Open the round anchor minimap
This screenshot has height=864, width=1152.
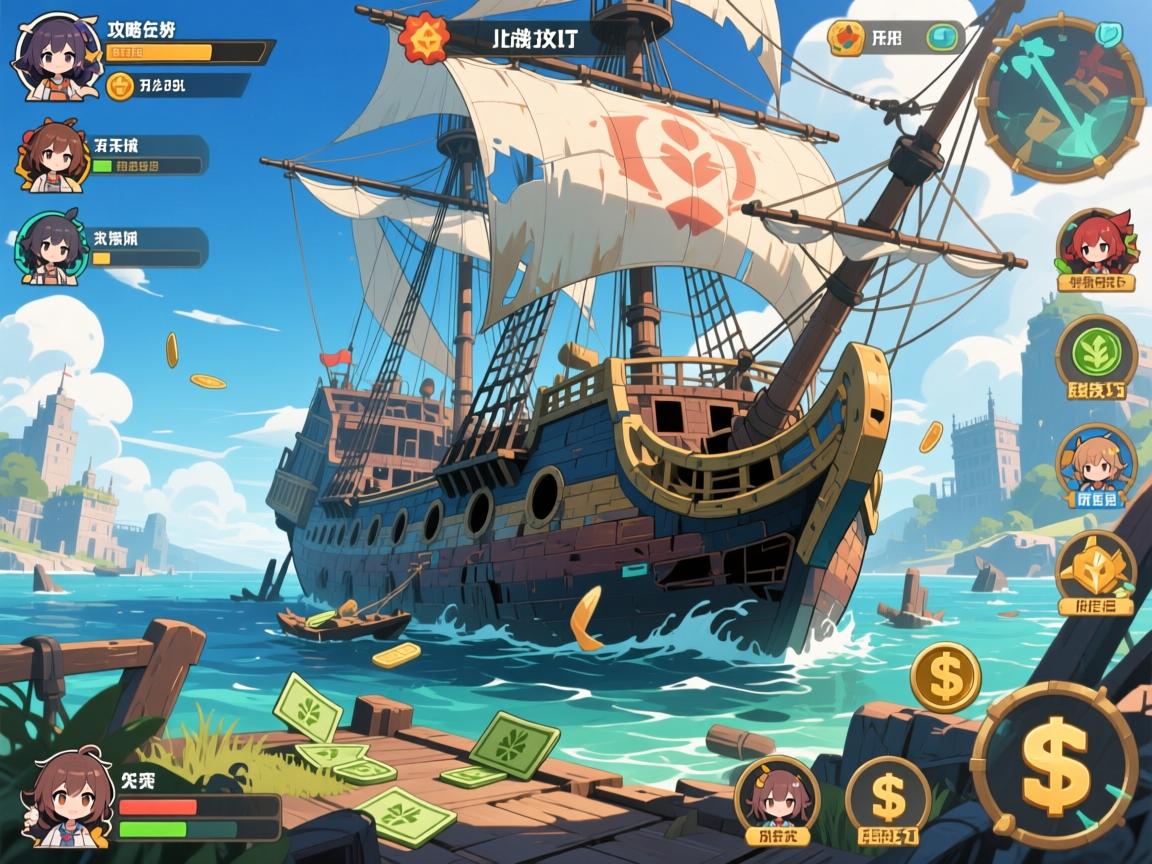click(x=1060, y=98)
